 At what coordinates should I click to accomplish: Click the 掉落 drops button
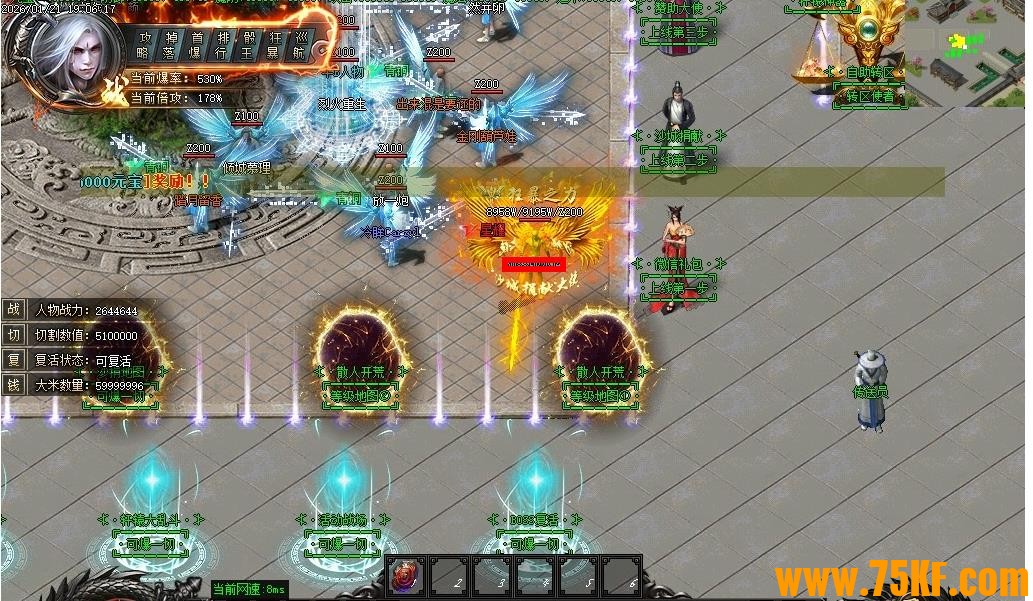pyautogui.click(x=170, y=45)
